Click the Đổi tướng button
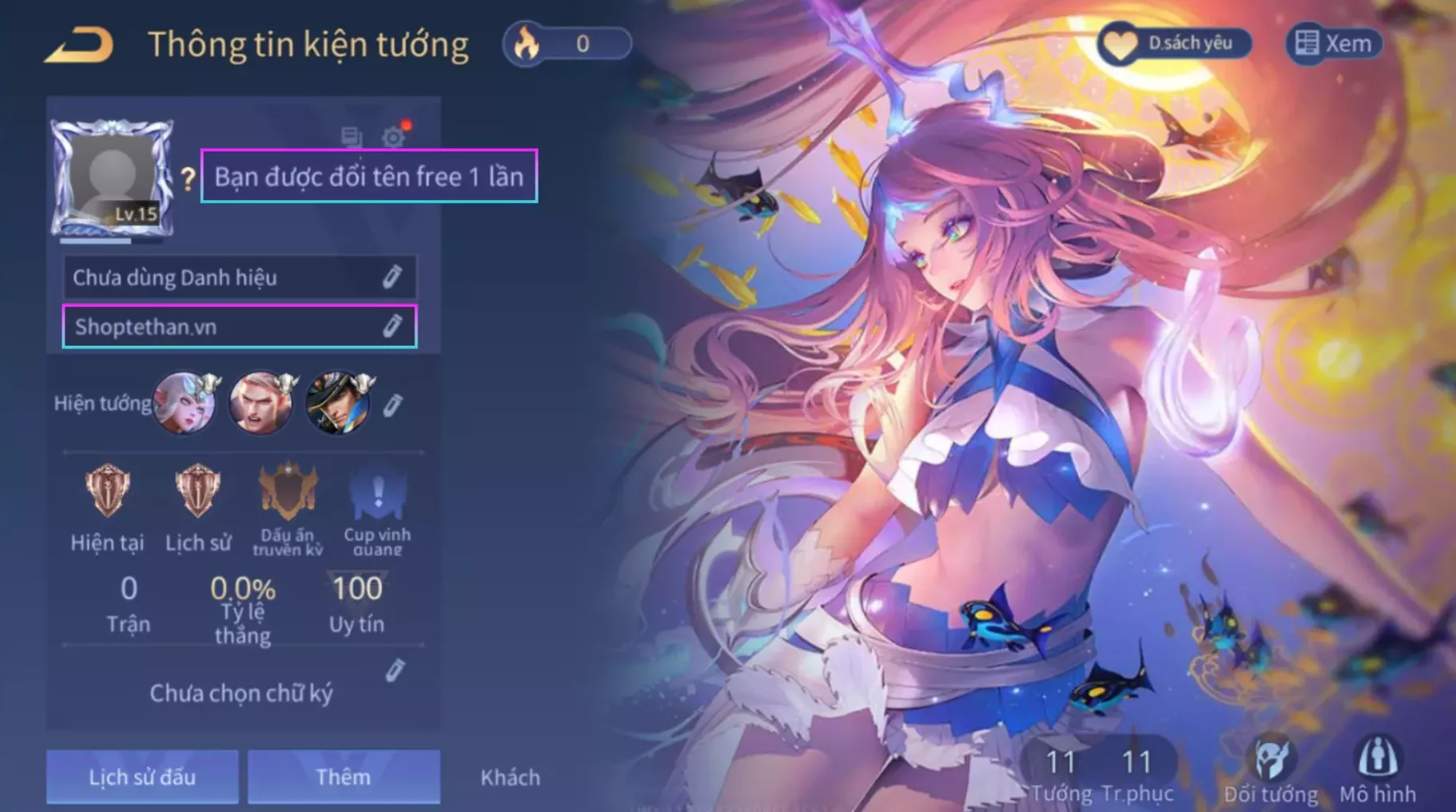Viewport: 1456px width, 812px height. [1270, 769]
